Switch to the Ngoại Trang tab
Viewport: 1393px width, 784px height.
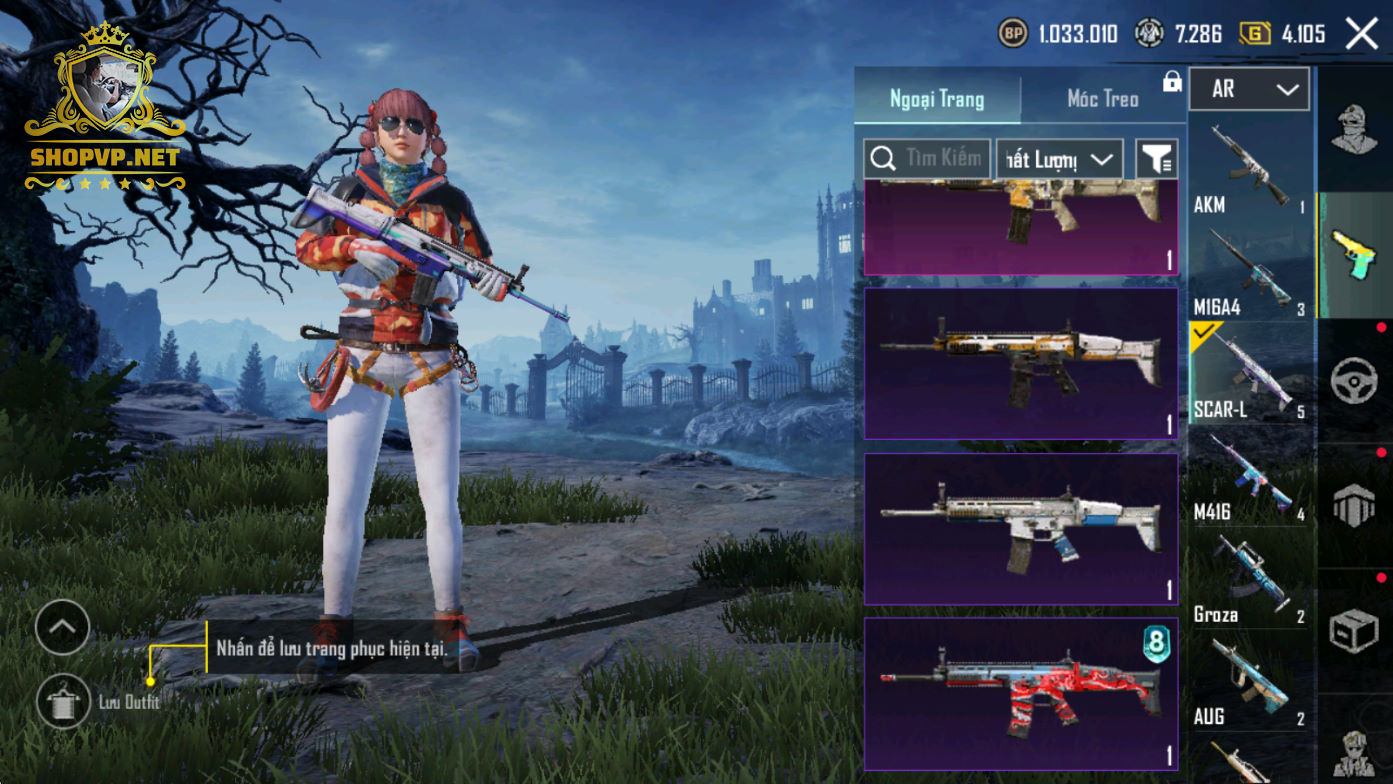click(937, 99)
